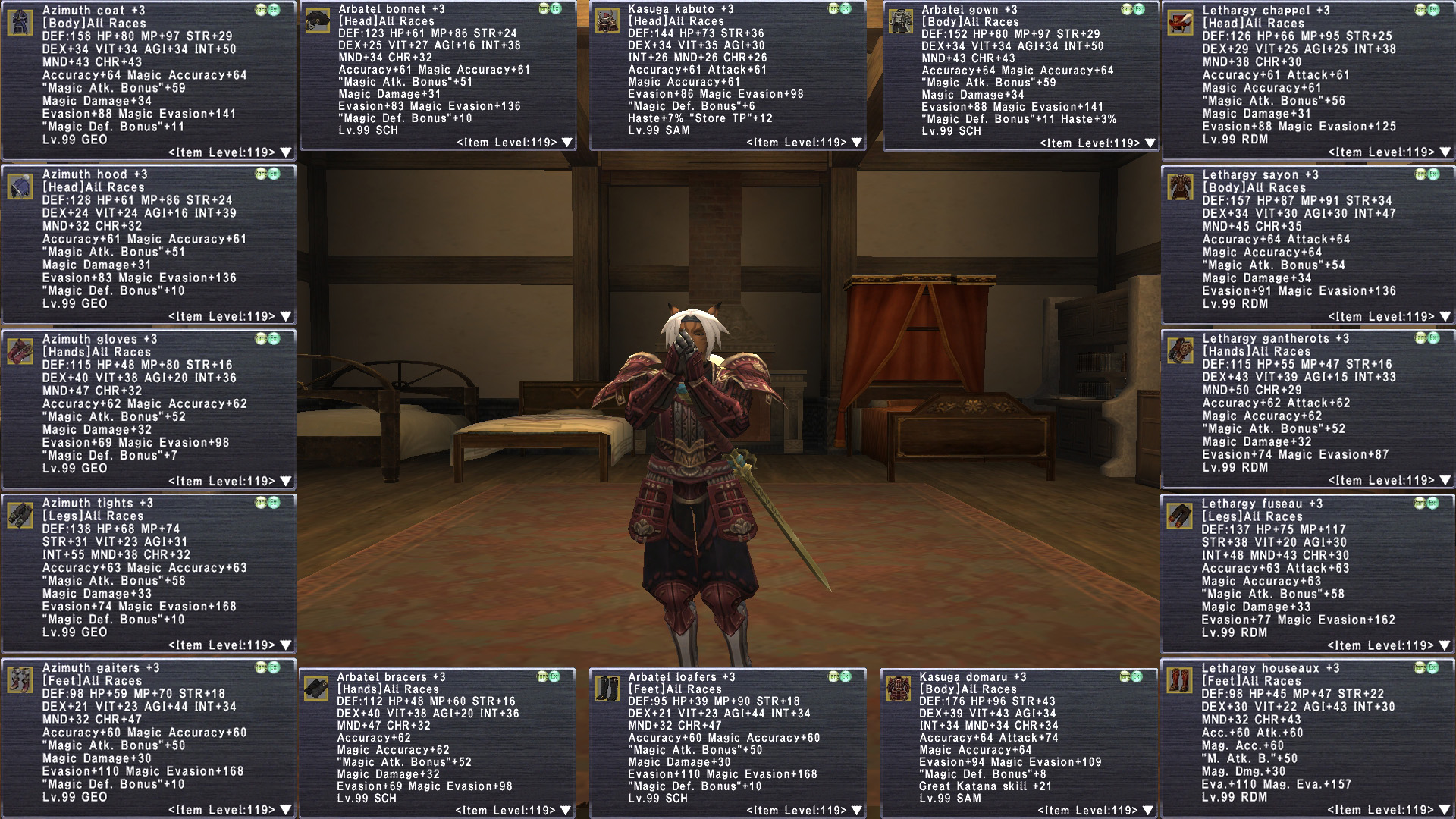Choose the Arbatel gown +3 icon

900,21
